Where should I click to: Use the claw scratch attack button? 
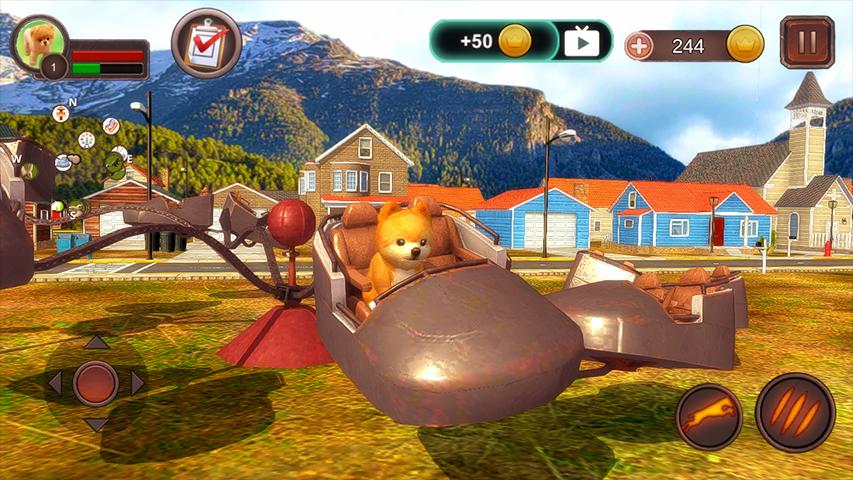(x=795, y=412)
